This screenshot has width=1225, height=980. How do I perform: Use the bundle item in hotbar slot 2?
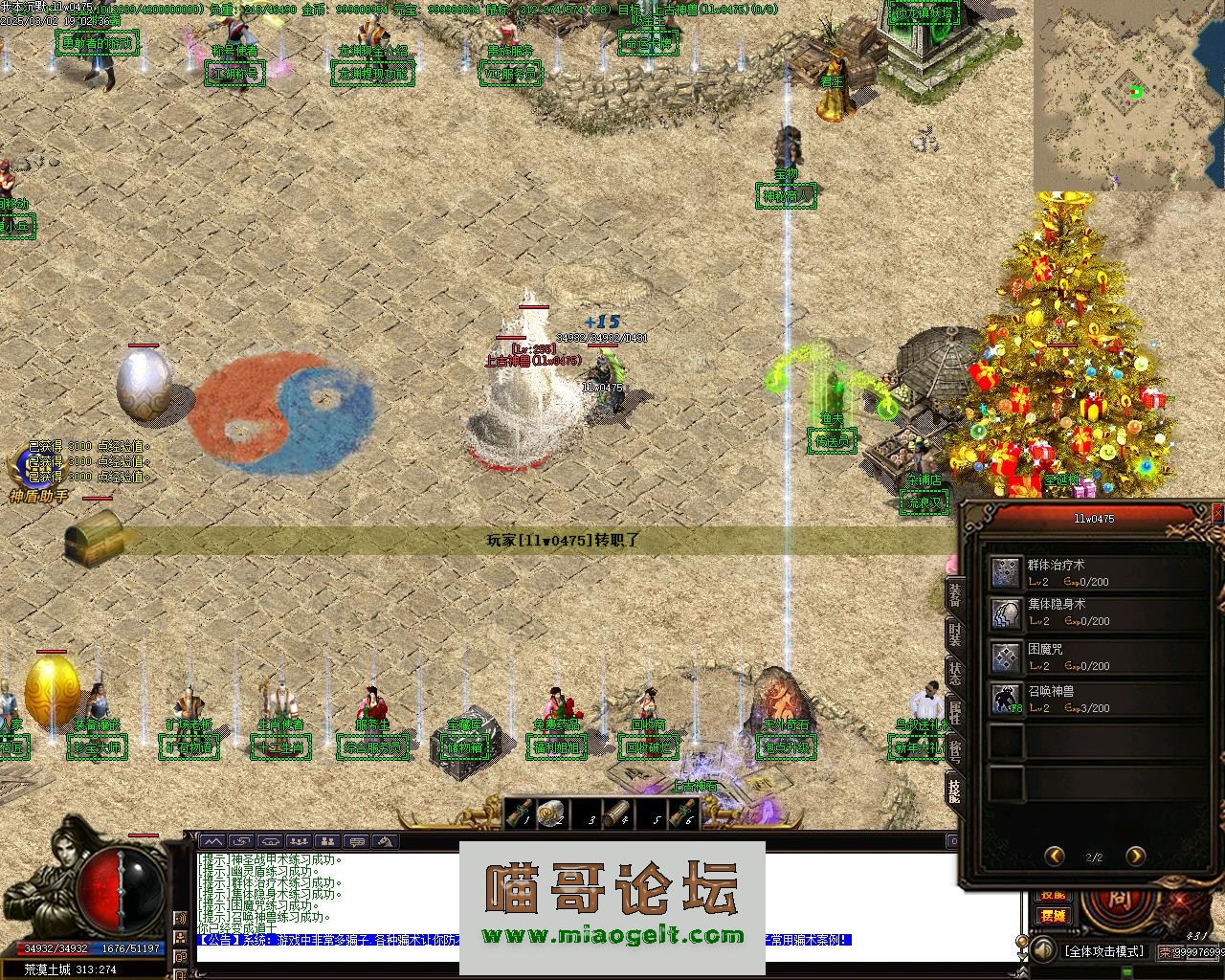[551, 814]
